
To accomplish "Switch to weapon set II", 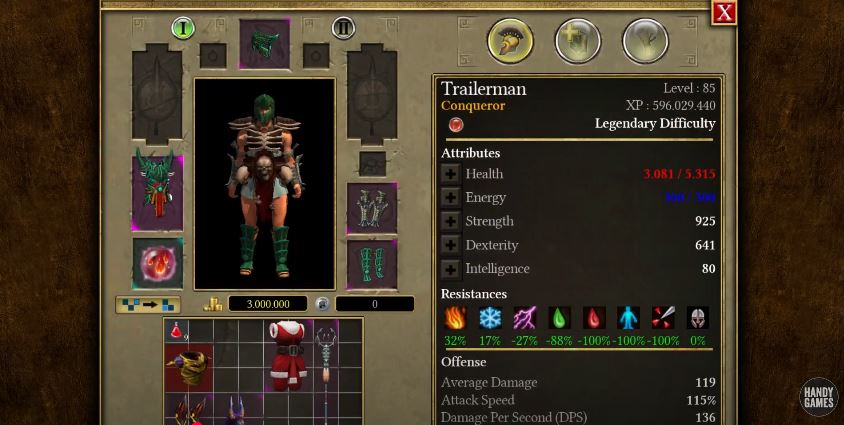I will pos(343,28).
